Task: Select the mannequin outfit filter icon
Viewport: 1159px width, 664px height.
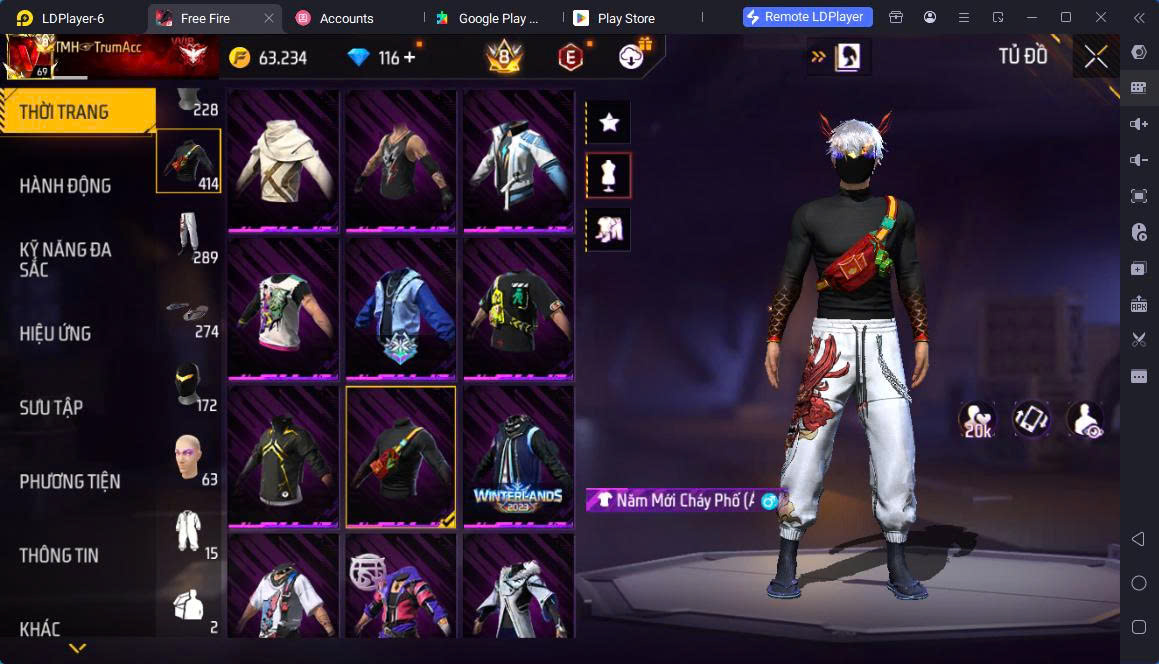Action: tap(609, 176)
